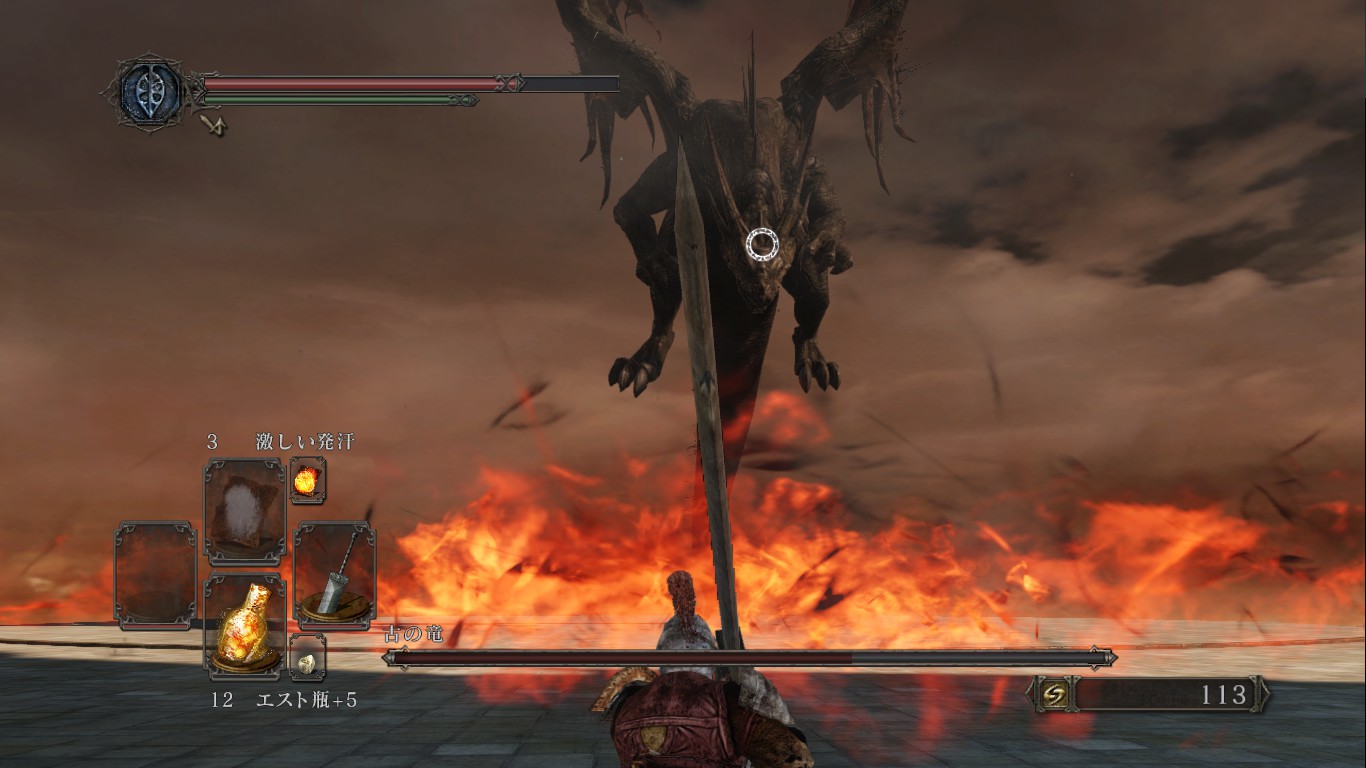Click the small flame next-spell icon
The height and width of the screenshot is (768, 1366).
[x=307, y=480]
